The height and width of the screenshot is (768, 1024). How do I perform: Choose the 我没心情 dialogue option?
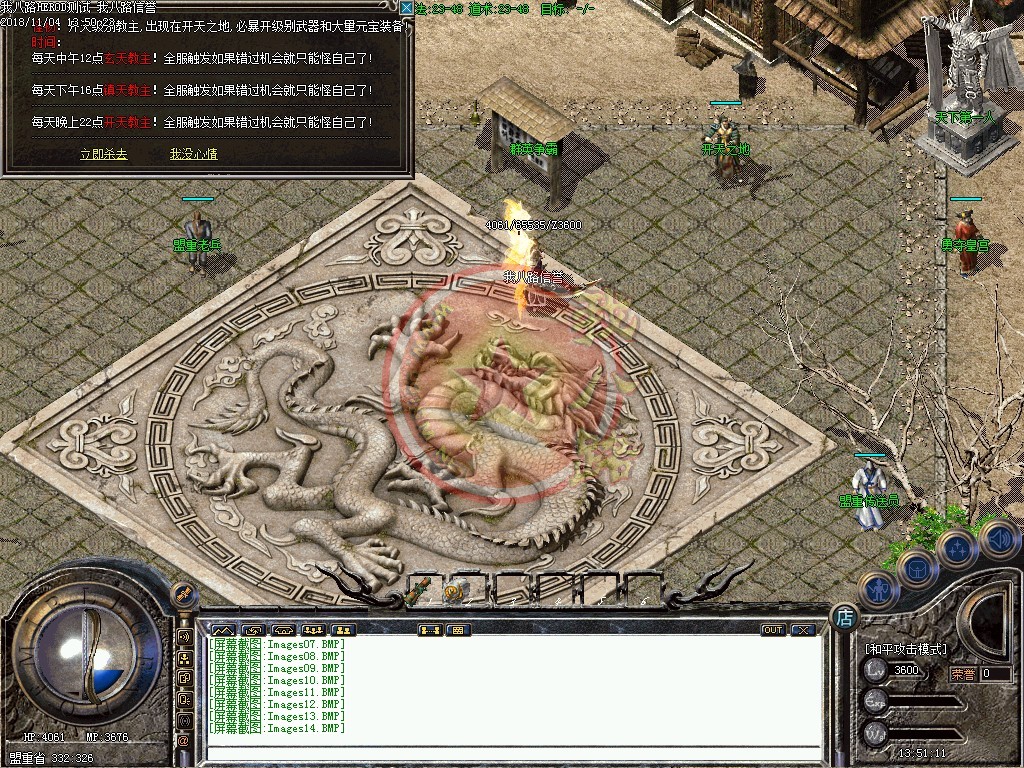click(x=193, y=155)
